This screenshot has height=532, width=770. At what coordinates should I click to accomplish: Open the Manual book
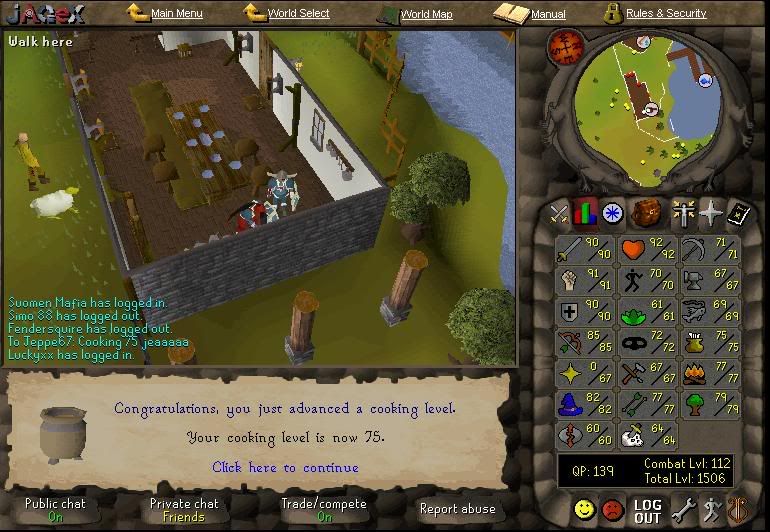[548, 15]
